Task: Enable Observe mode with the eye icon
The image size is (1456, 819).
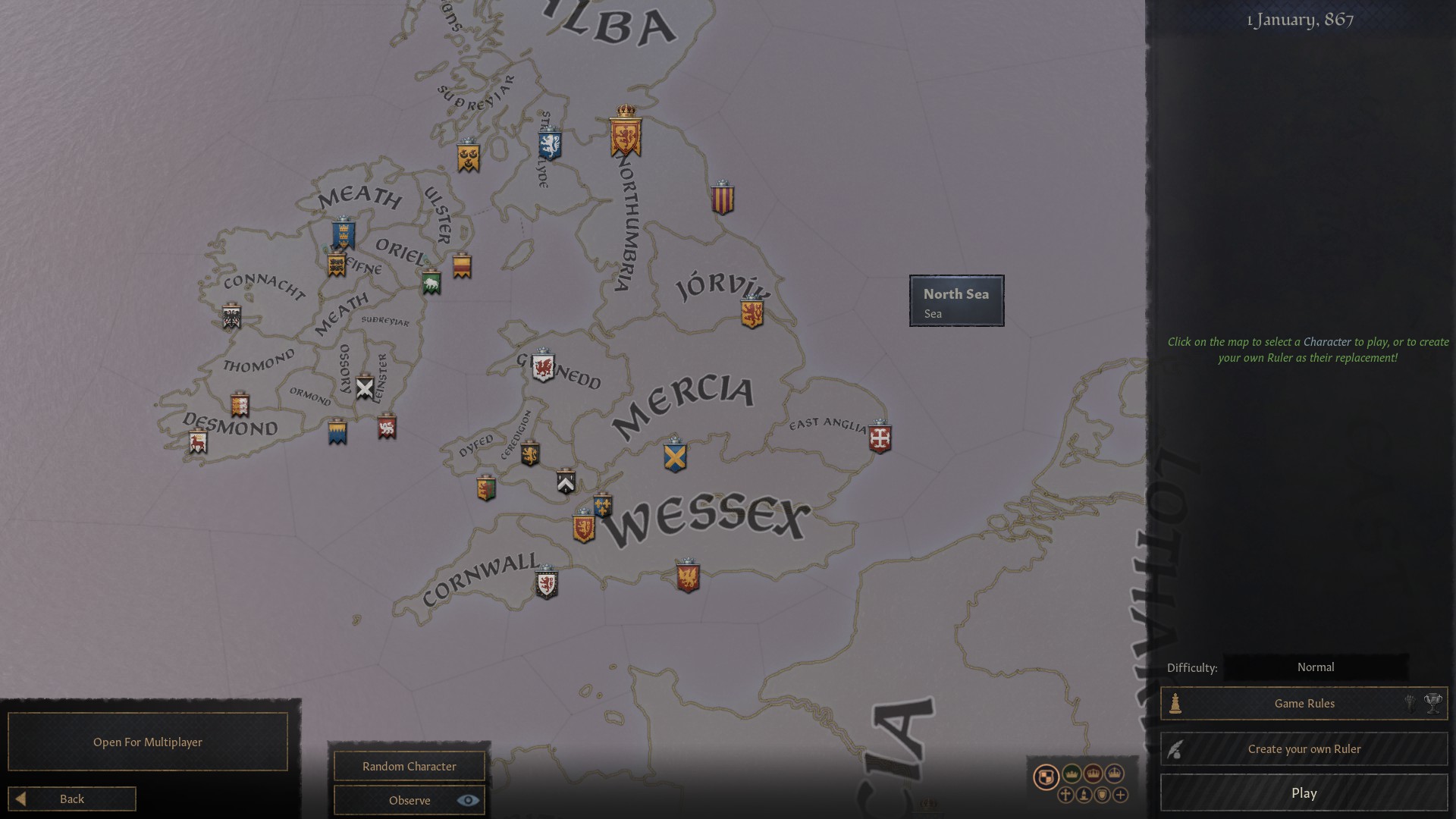Action: coord(468,800)
